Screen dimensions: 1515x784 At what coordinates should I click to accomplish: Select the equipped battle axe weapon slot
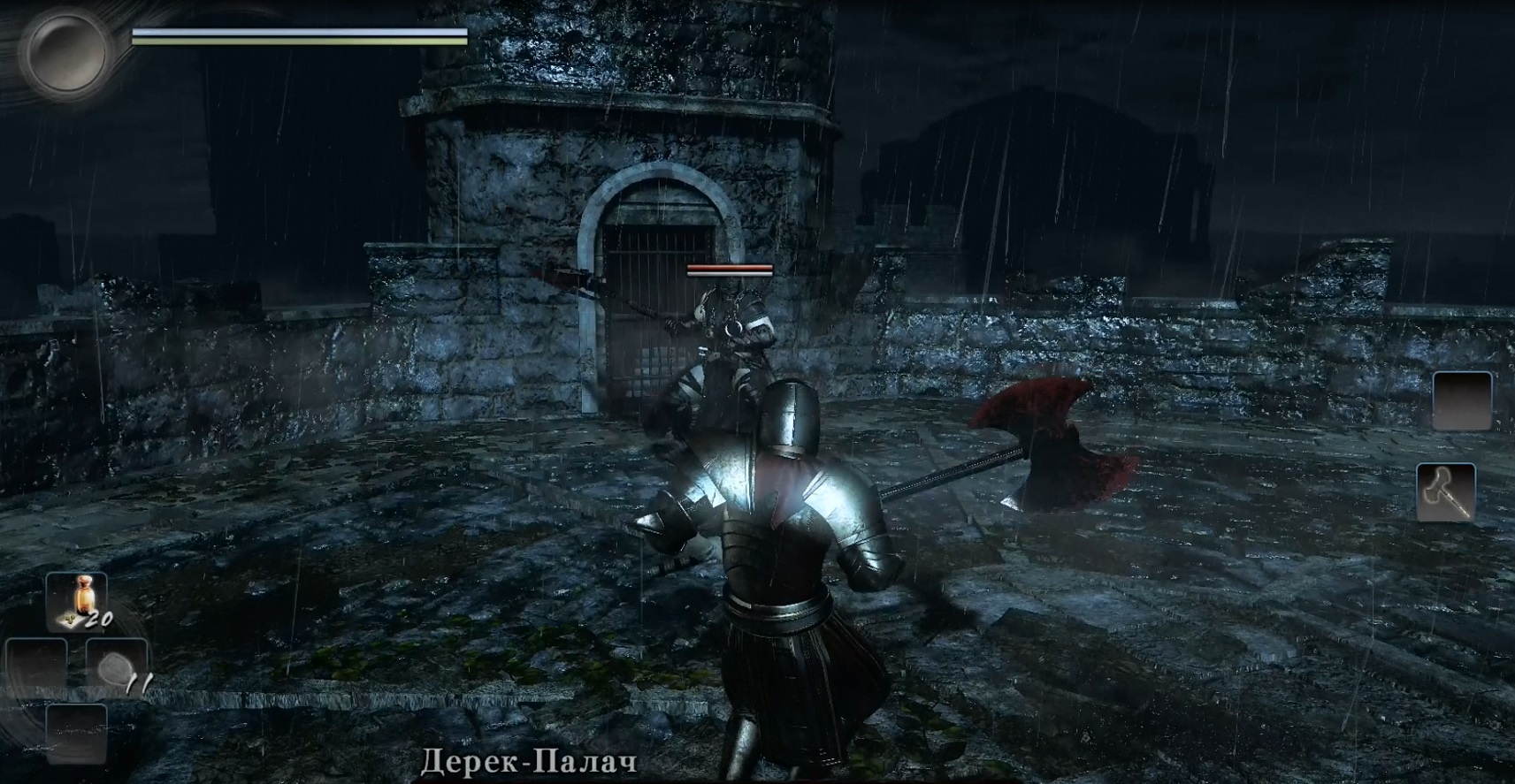coord(1445,491)
